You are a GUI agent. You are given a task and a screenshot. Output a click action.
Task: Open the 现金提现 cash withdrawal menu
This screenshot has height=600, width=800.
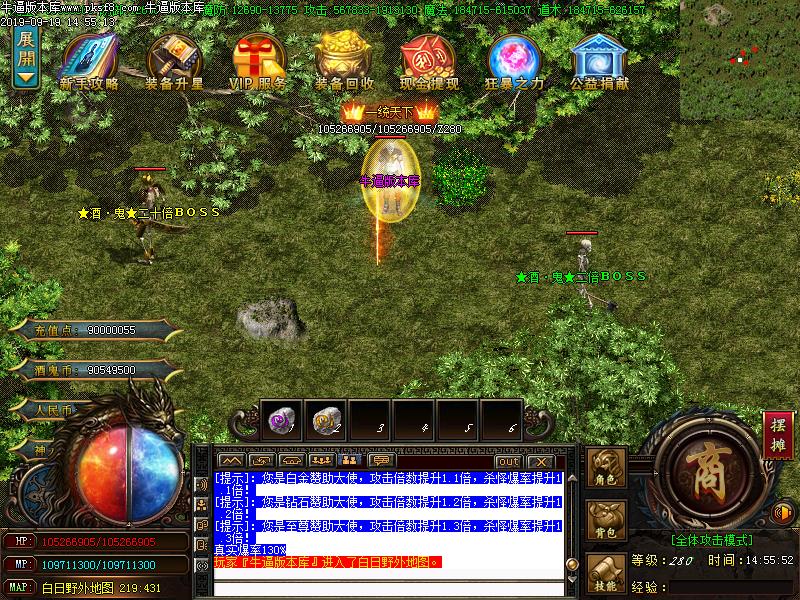click(428, 63)
